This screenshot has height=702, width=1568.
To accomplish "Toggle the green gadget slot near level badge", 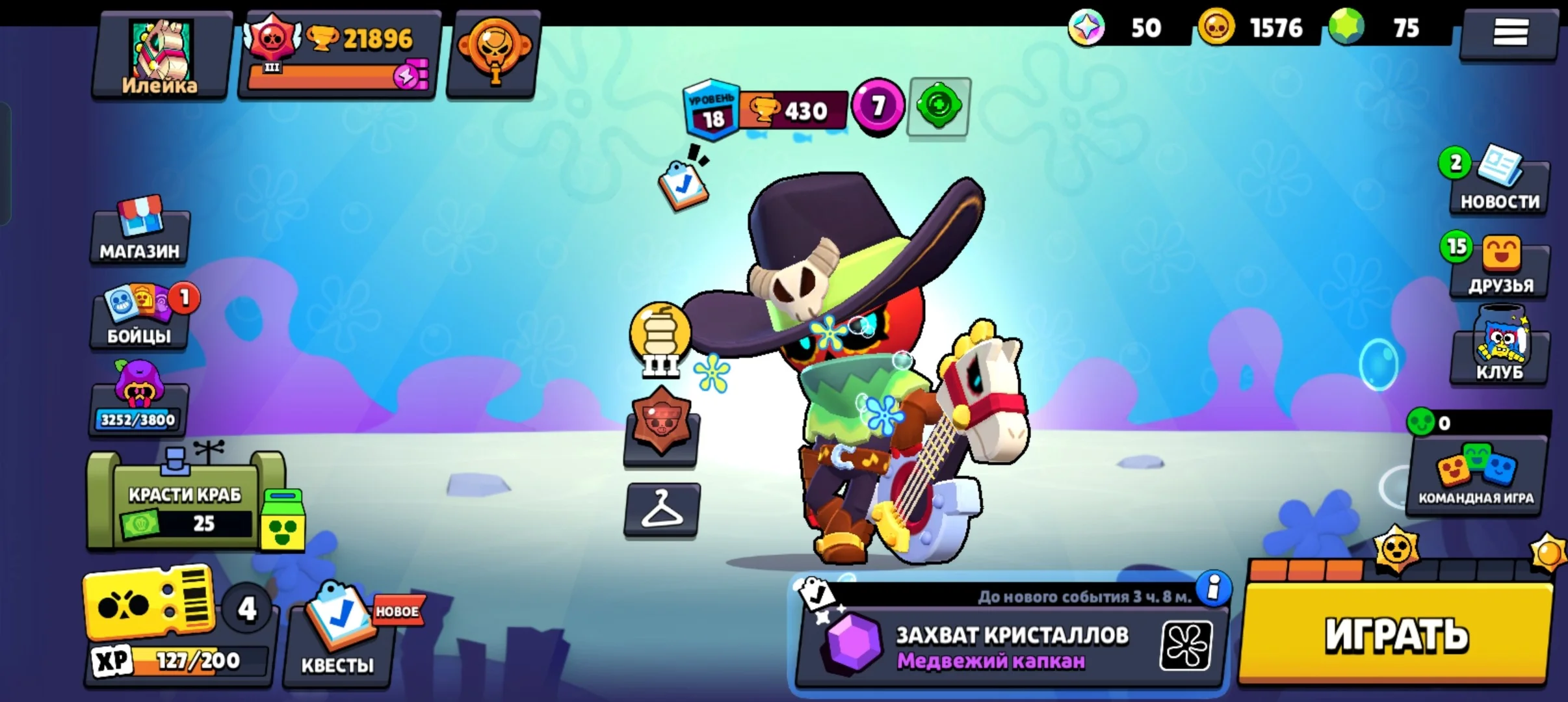I will (940, 107).
